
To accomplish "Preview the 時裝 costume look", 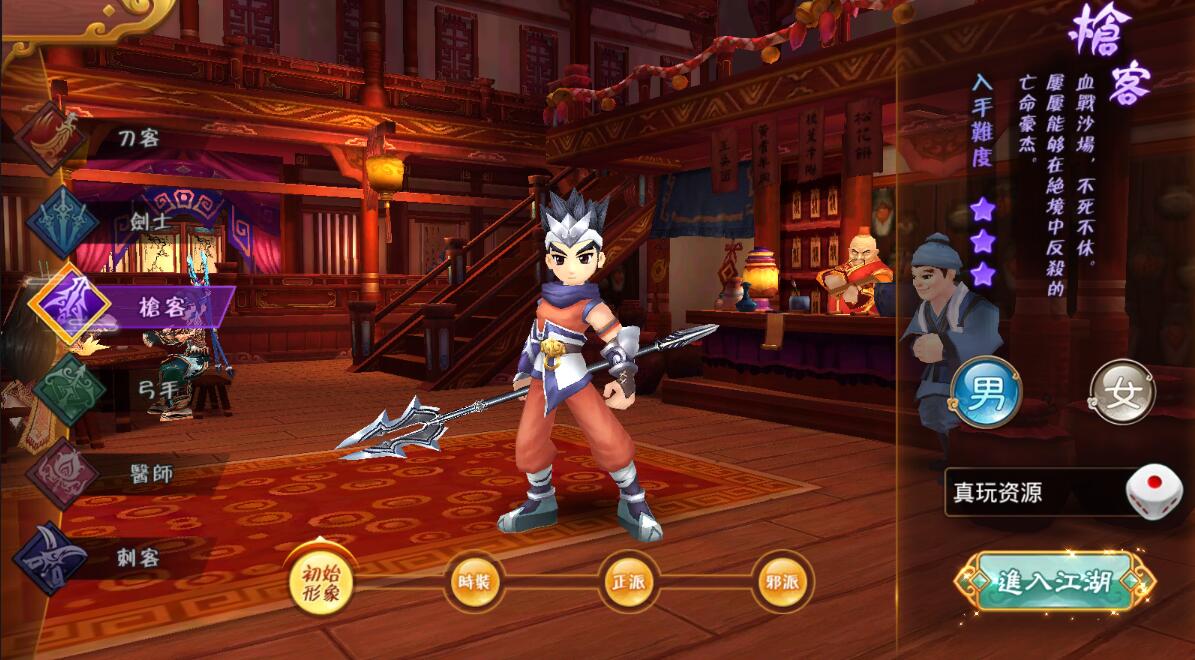I will [x=474, y=581].
